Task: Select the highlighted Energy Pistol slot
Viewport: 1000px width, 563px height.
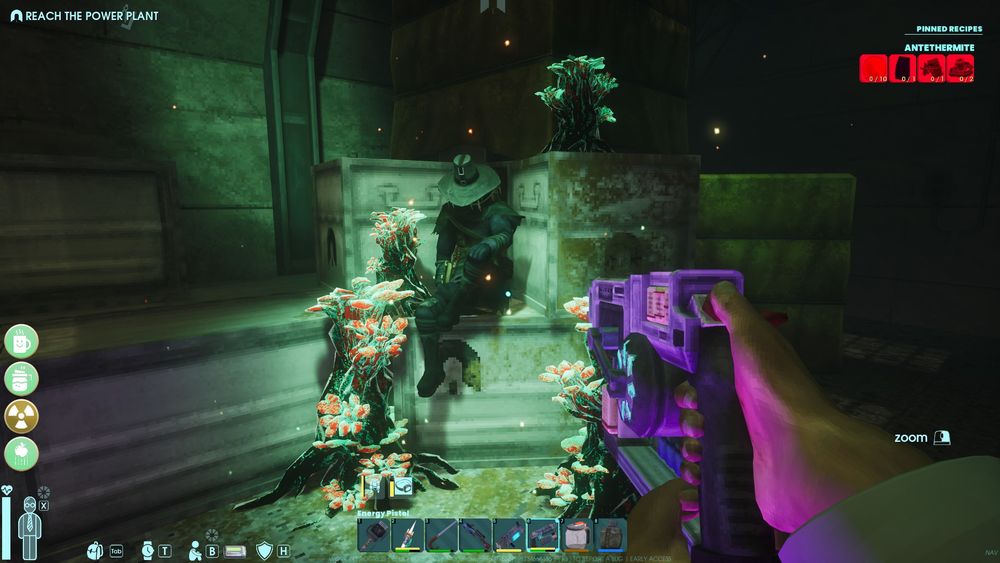Action: (543, 535)
